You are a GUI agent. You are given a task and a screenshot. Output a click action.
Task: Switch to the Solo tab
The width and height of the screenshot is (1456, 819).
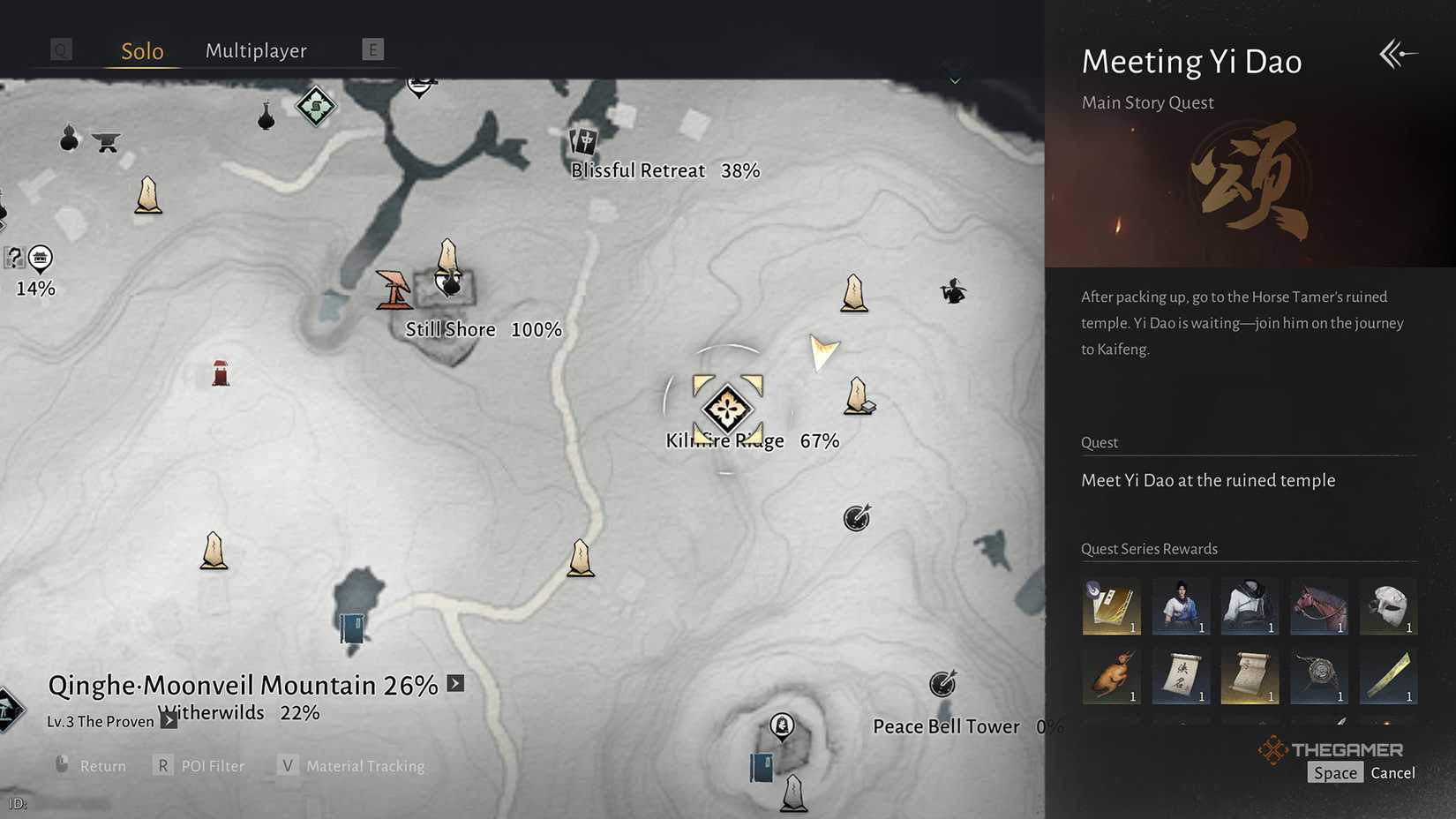(x=141, y=50)
